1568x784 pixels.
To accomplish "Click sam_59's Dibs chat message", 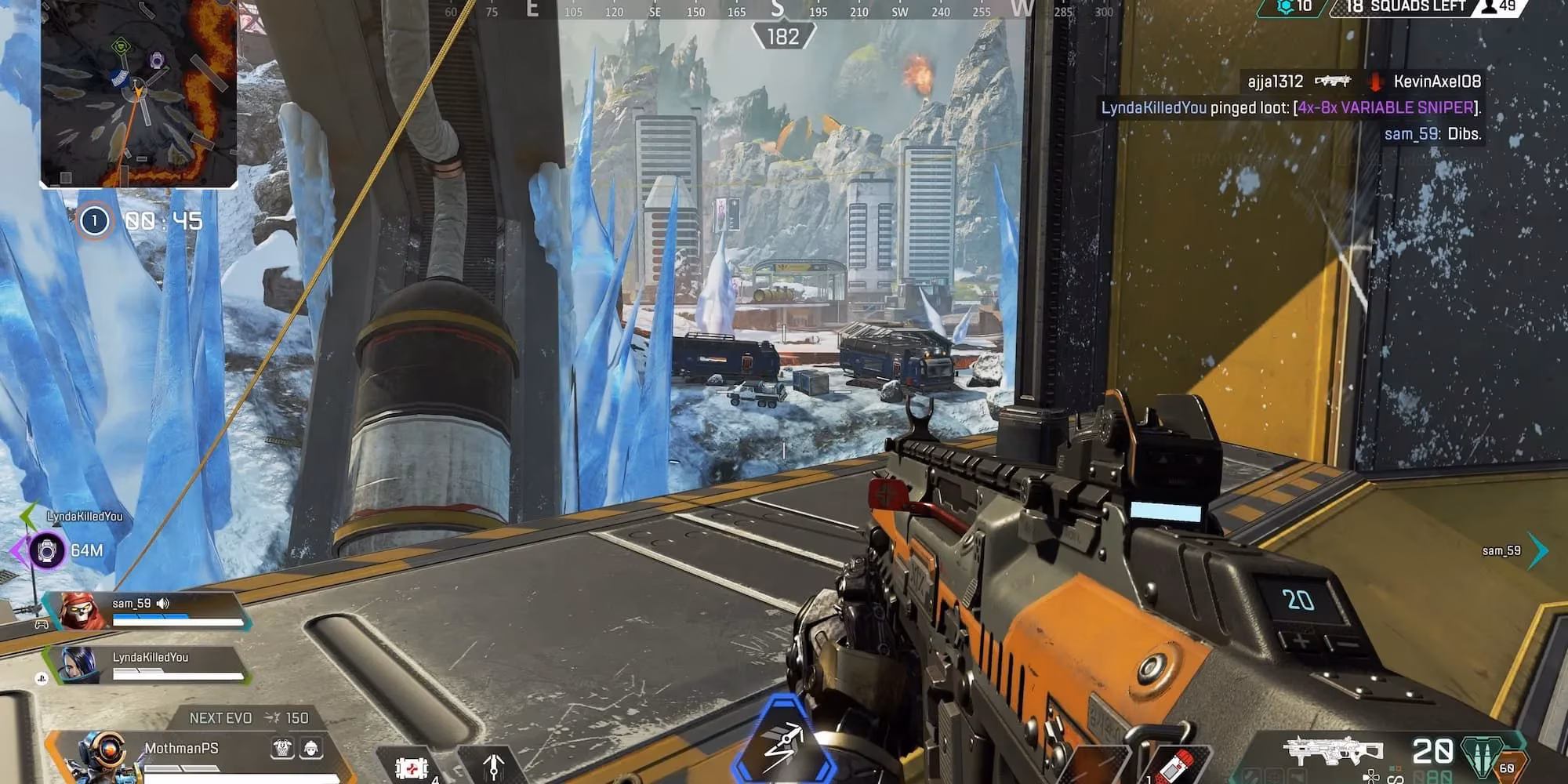I will 1435,135.
